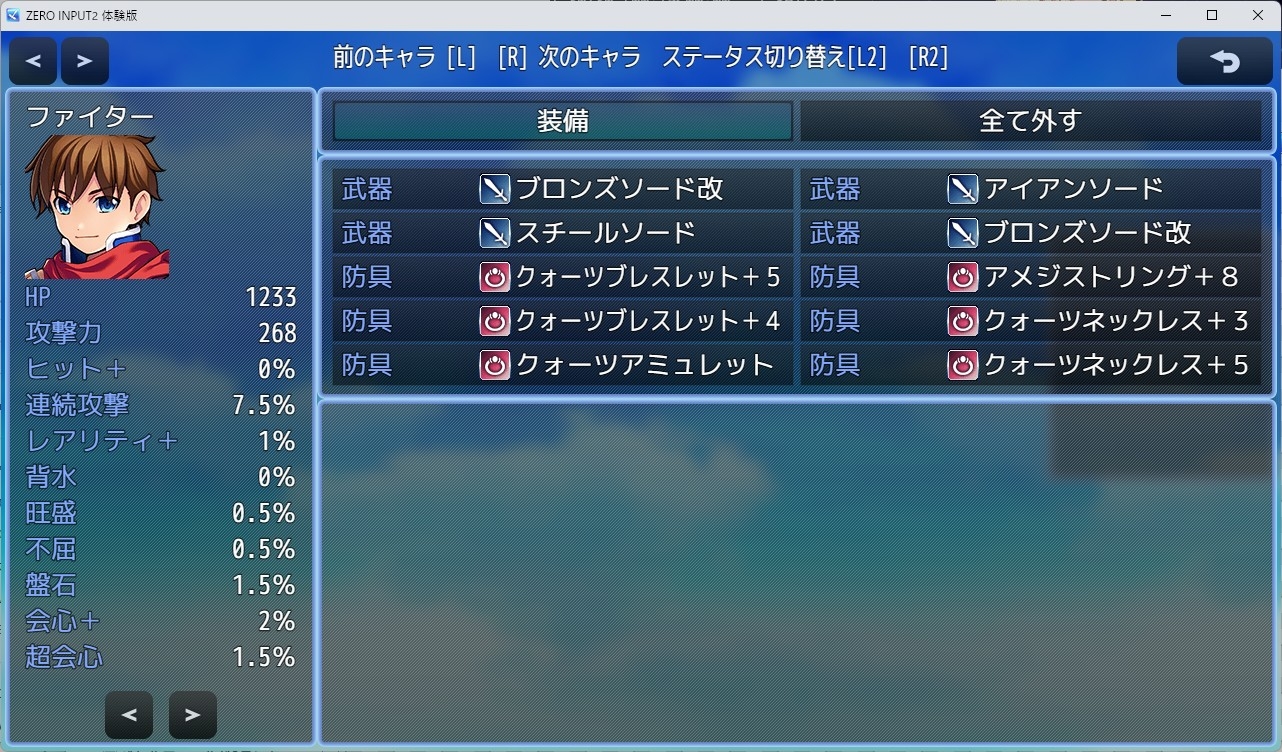
Task: Advance to the next character with the right arrow
Action: coord(85,60)
